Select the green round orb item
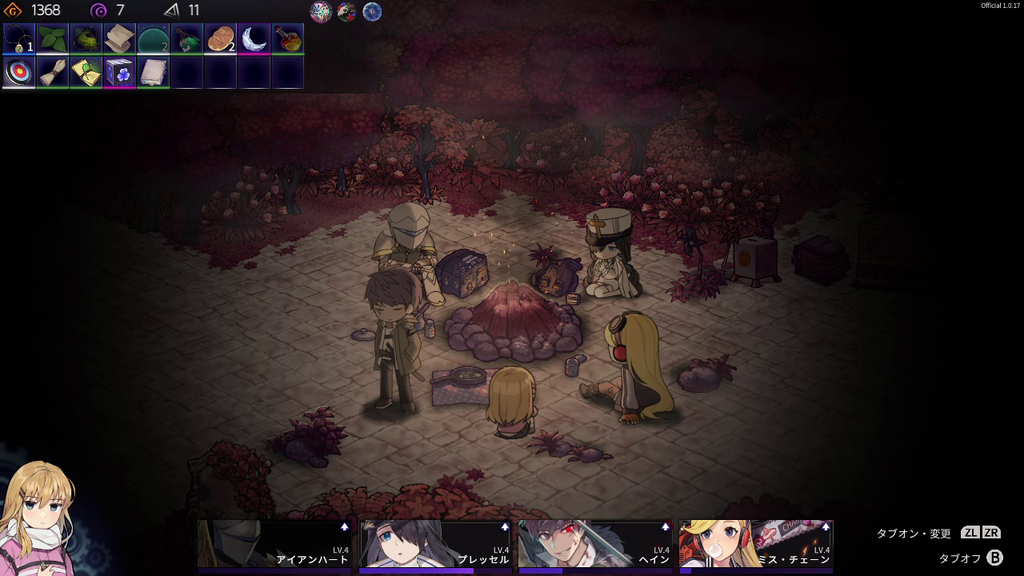The width and height of the screenshot is (1024, 576). coord(153,39)
